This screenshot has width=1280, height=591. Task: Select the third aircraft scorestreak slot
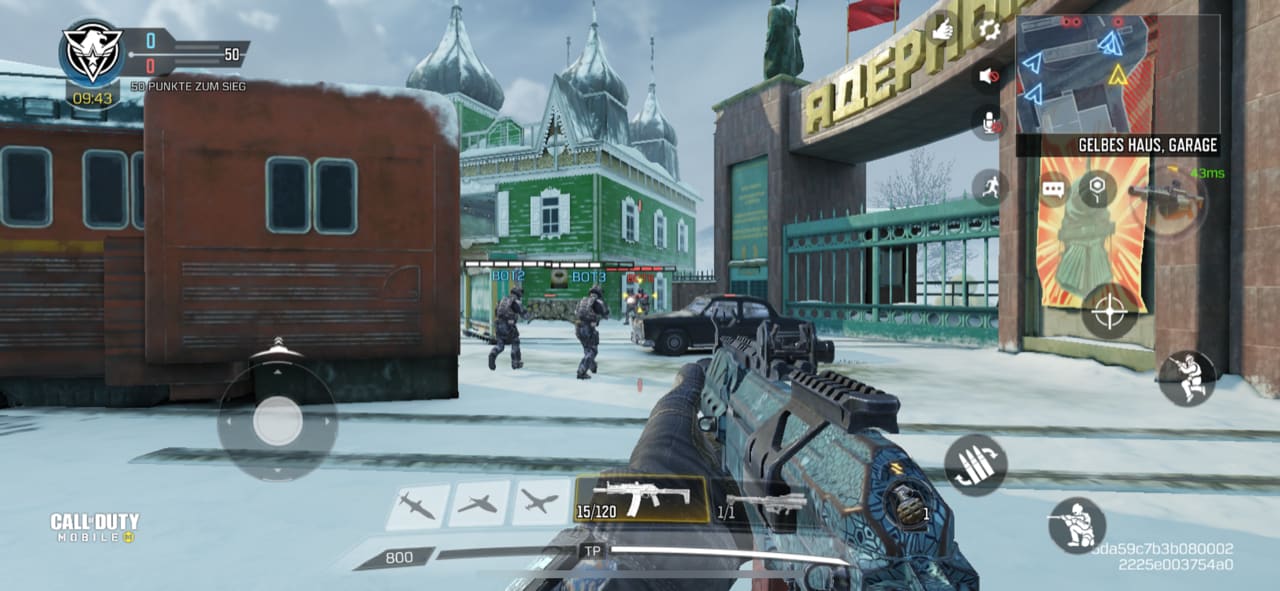tap(541, 503)
